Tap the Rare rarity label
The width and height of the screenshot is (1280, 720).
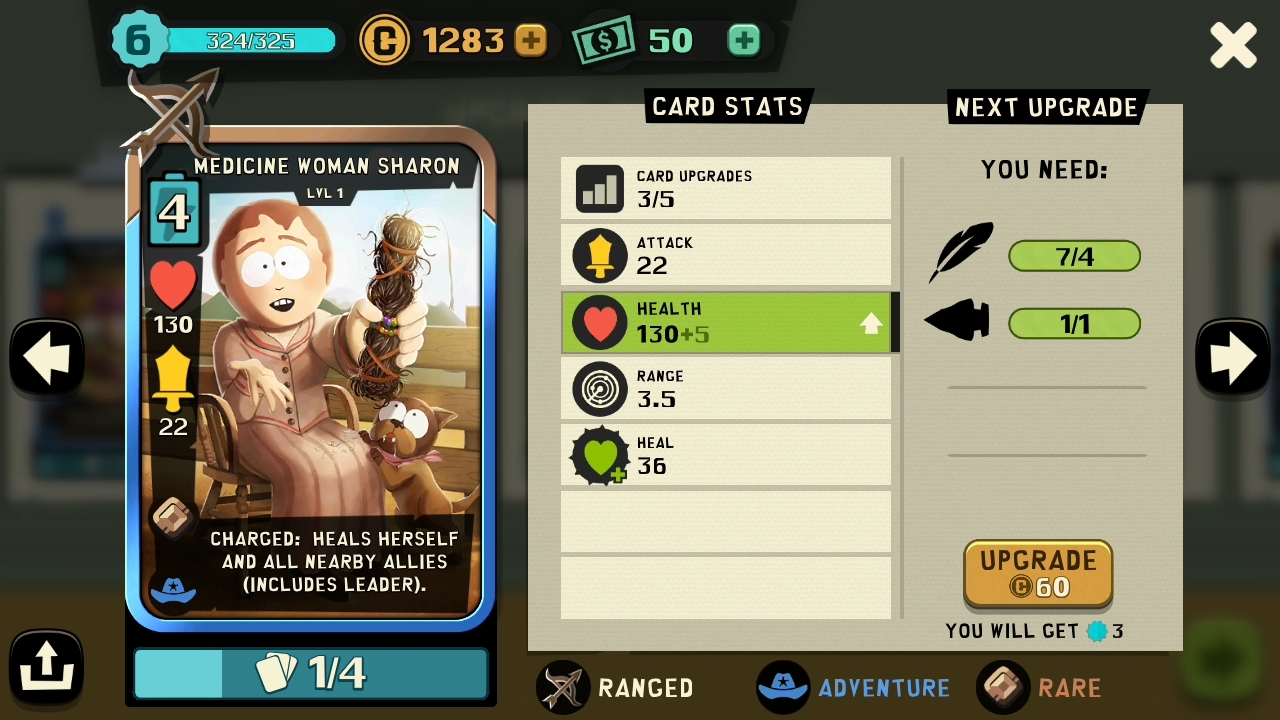1041,687
